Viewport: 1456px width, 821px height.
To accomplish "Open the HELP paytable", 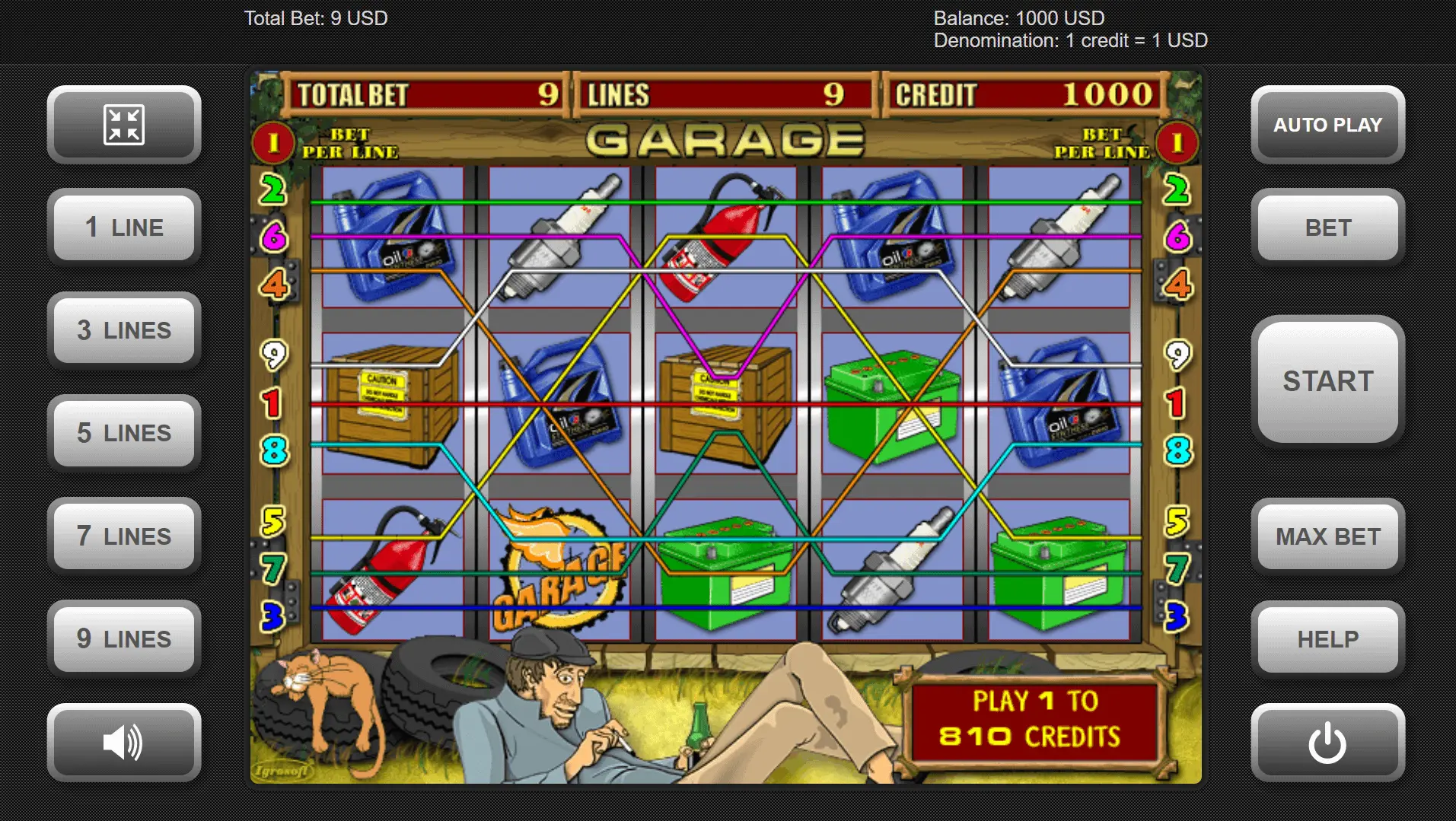I will pos(1327,639).
